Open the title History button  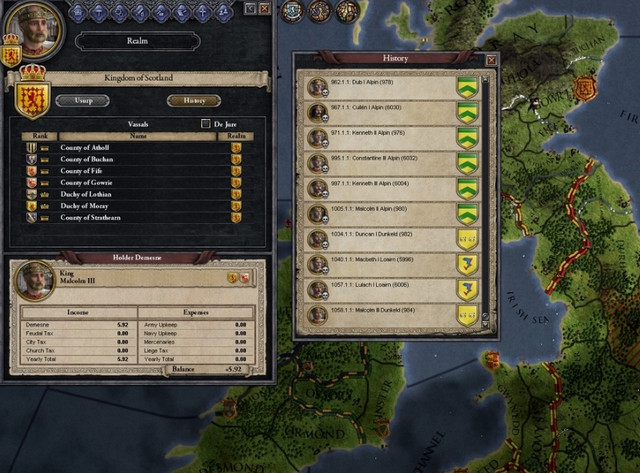[194, 101]
